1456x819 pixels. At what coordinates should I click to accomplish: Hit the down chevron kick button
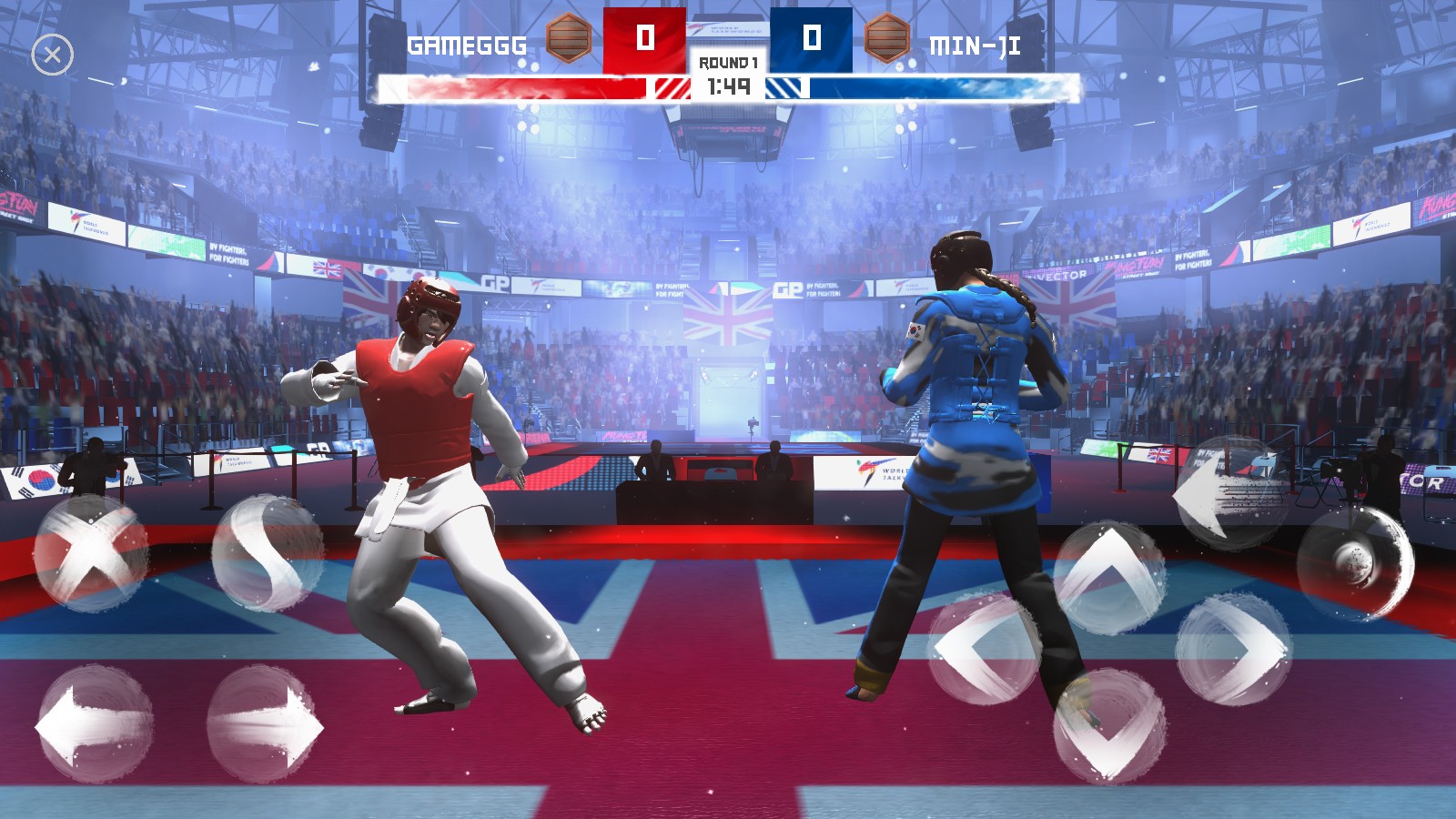click(1110, 725)
